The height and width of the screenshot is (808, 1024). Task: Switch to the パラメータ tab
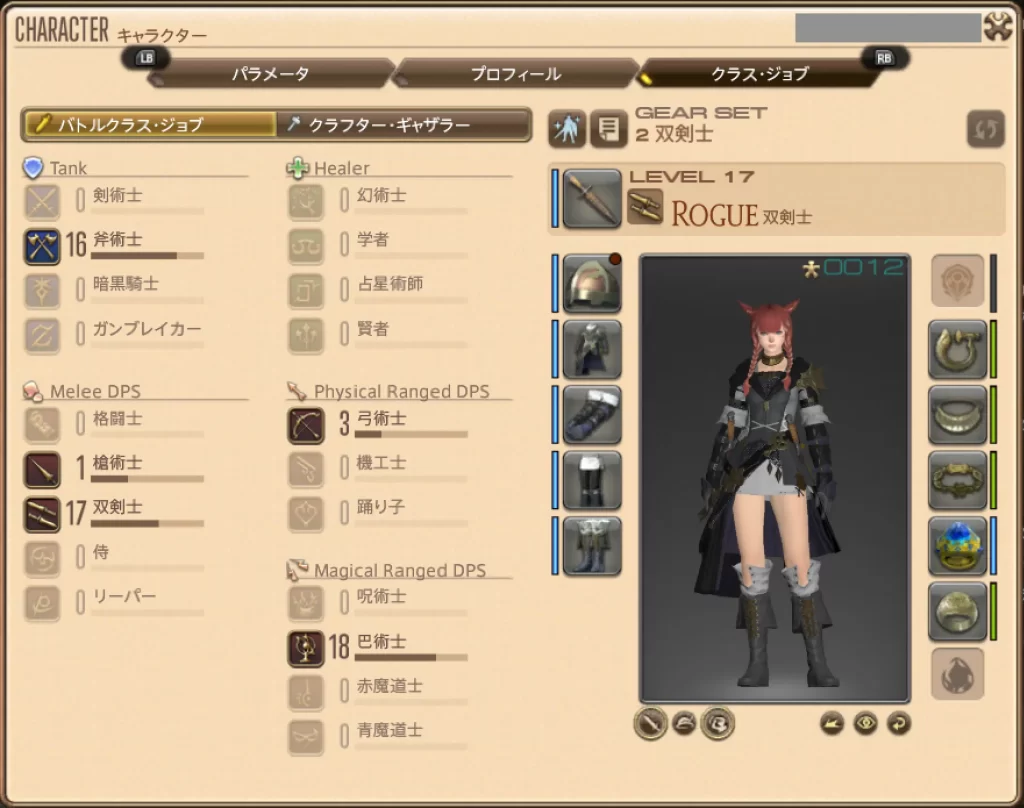(270, 74)
